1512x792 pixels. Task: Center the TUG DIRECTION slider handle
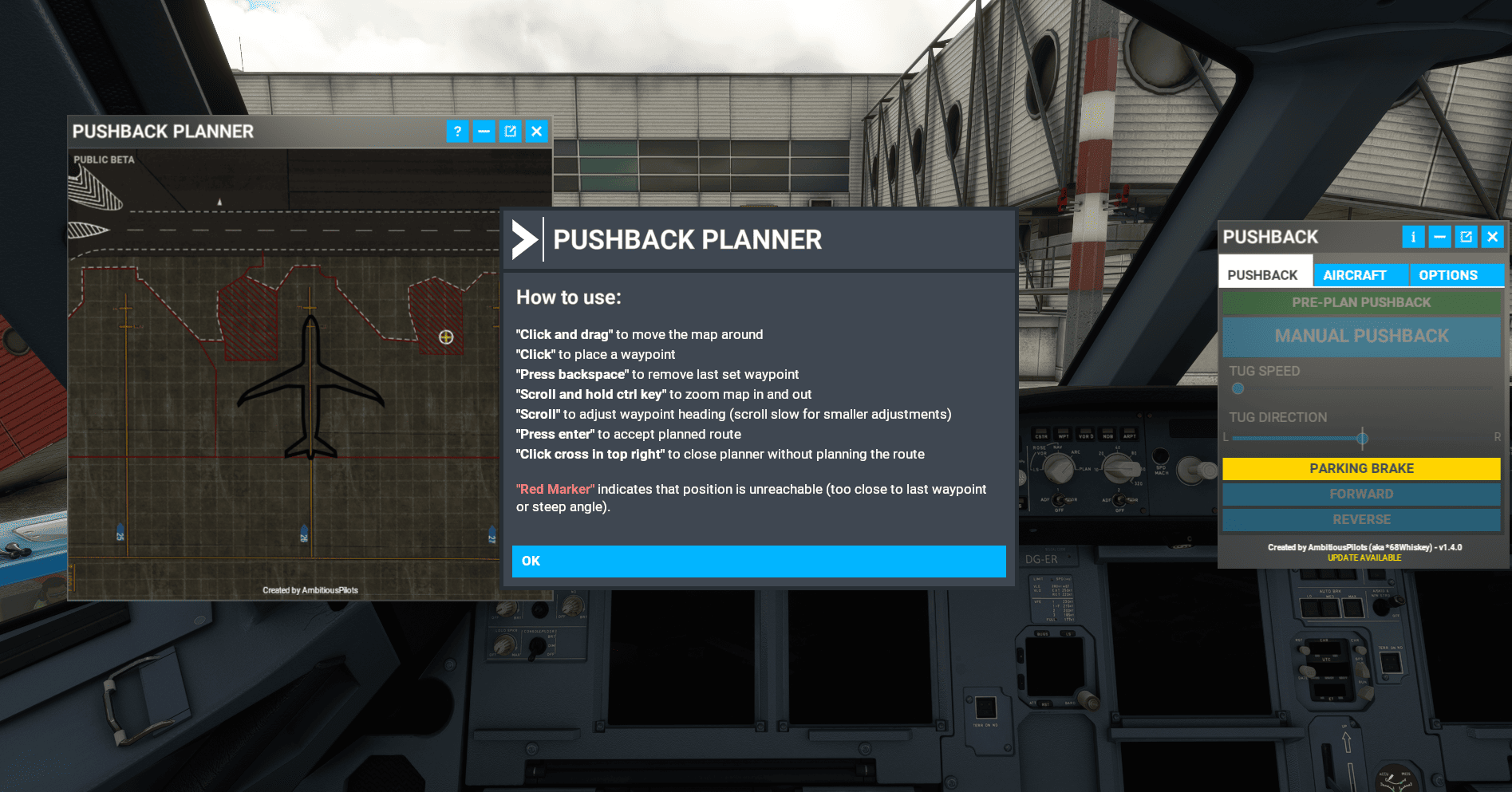[x=1362, y=438]
